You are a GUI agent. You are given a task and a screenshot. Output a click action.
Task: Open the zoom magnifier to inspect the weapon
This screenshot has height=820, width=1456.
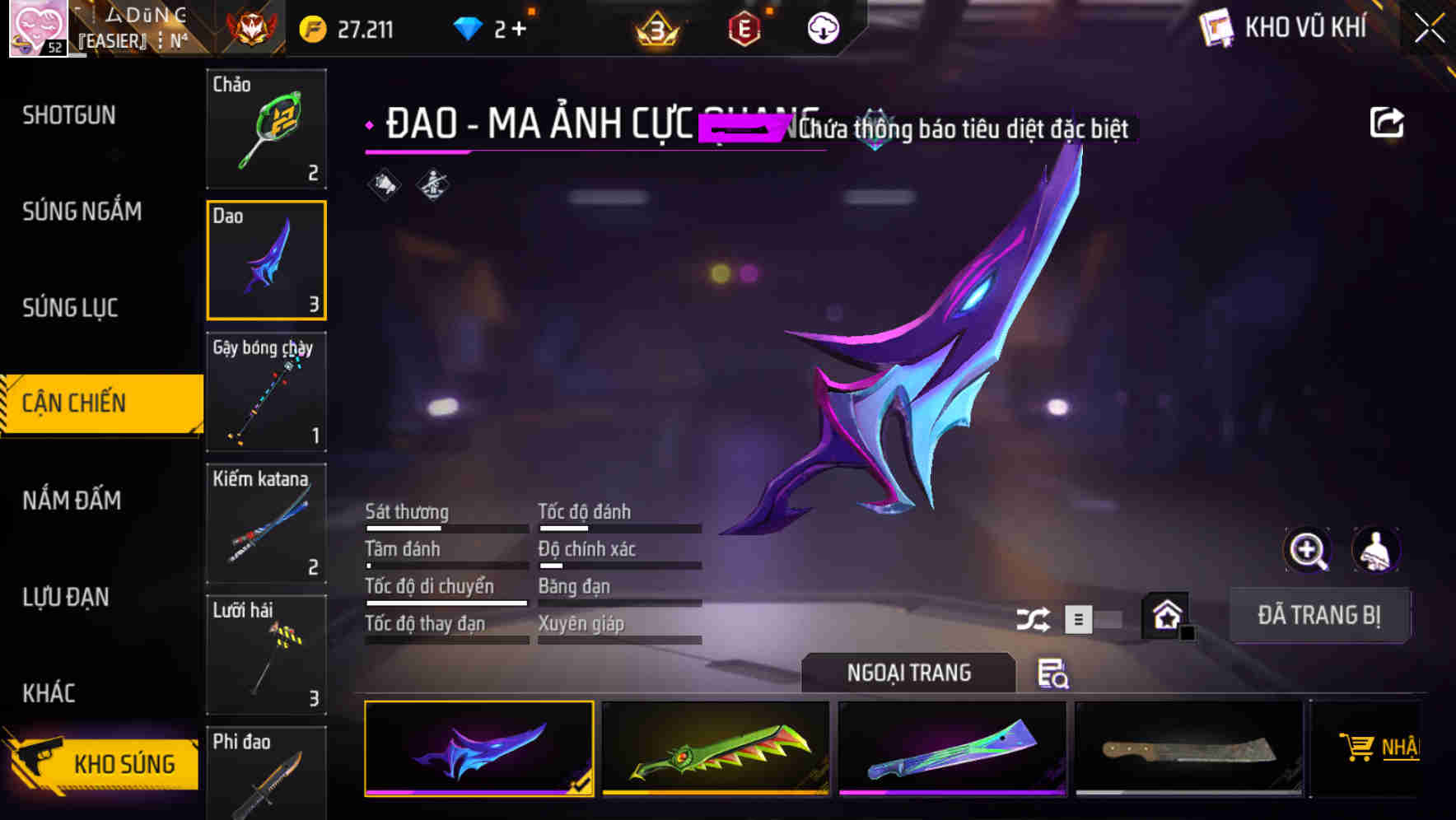(x=1309, y=550)
